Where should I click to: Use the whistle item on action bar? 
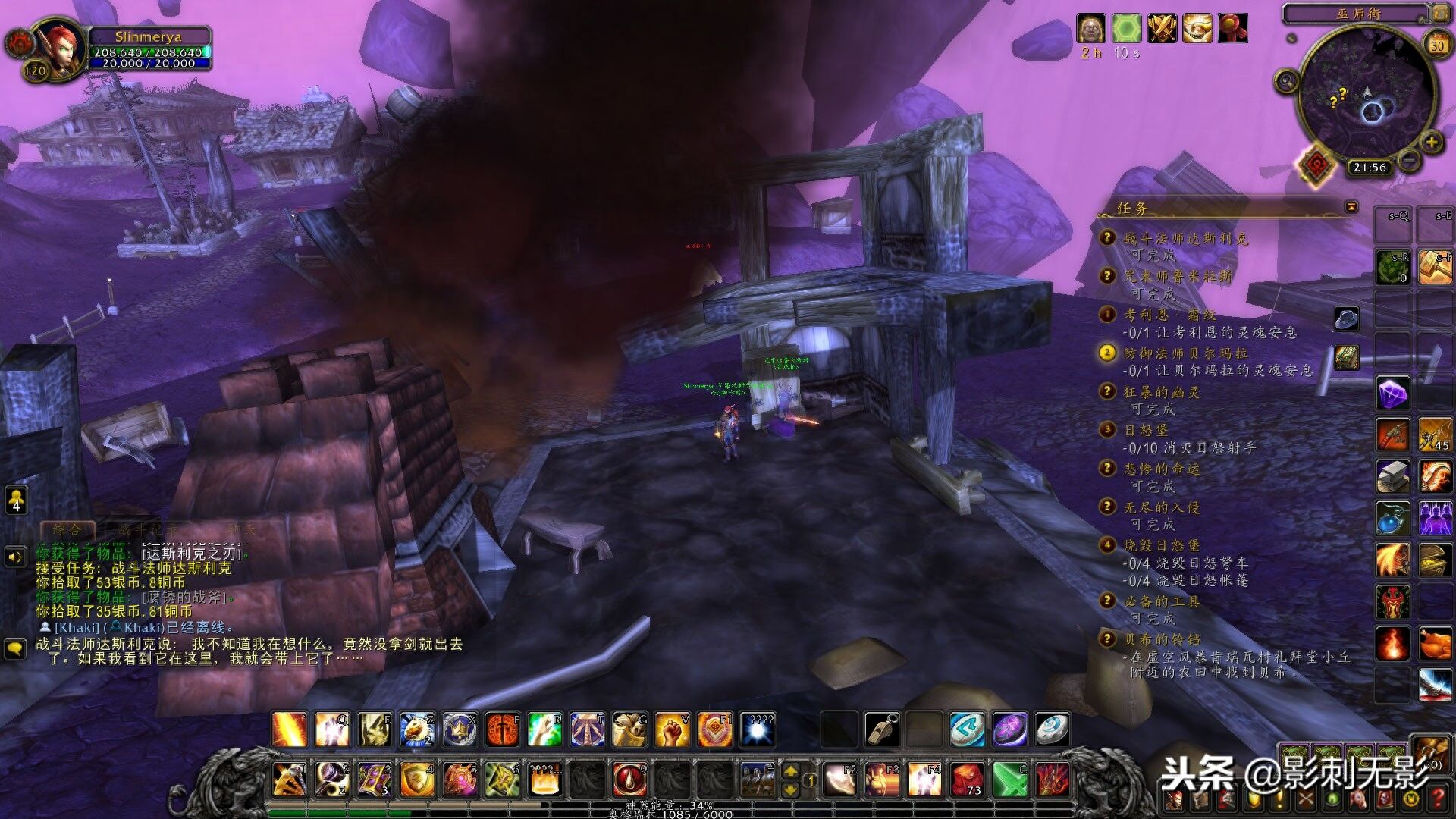click(x=882, y=730)
